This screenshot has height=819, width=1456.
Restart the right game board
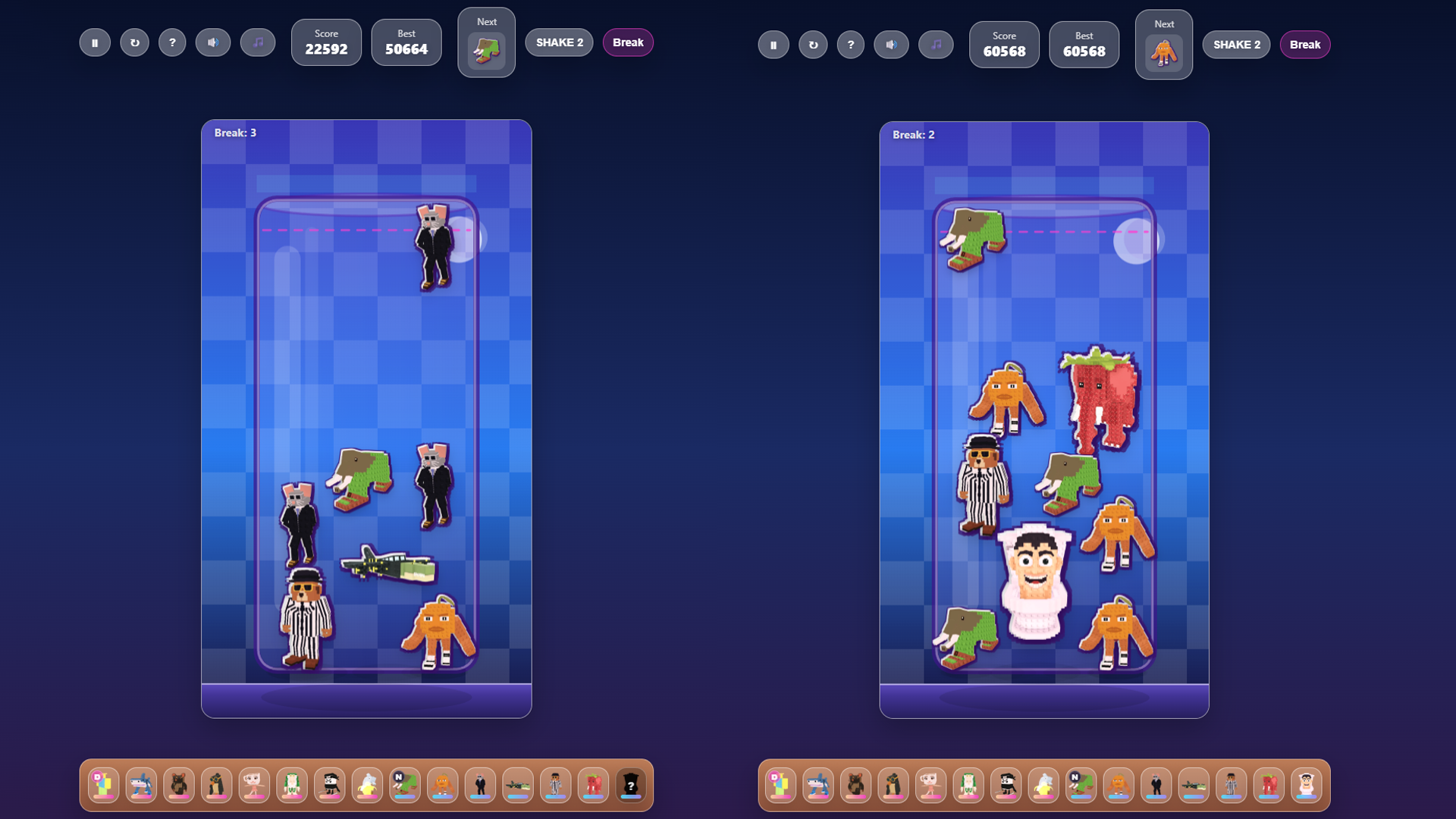tap(813, 45)
